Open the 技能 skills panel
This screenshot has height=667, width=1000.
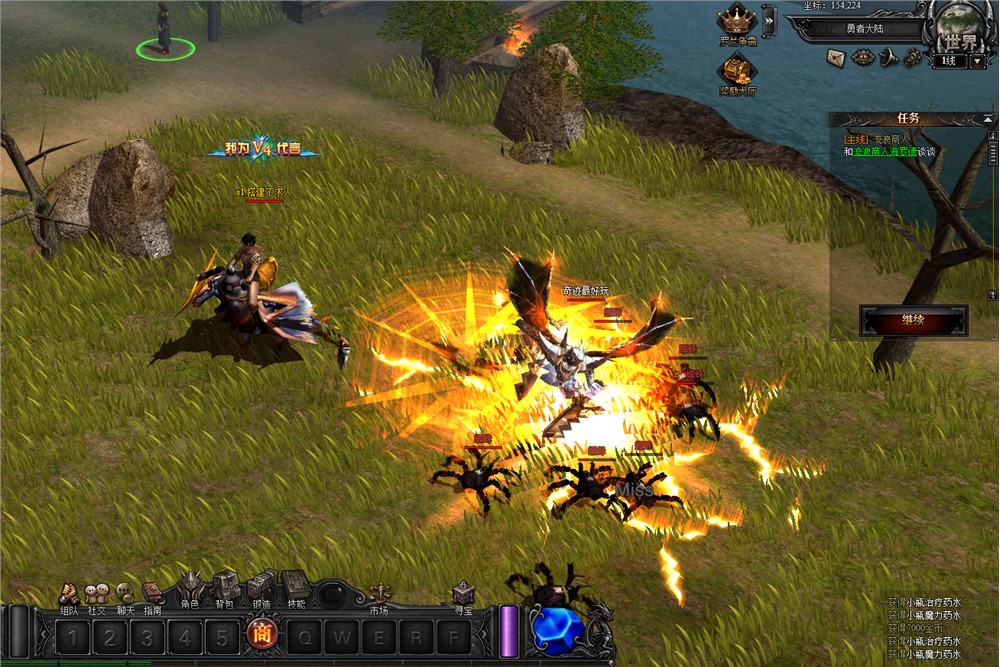point(296,589)
